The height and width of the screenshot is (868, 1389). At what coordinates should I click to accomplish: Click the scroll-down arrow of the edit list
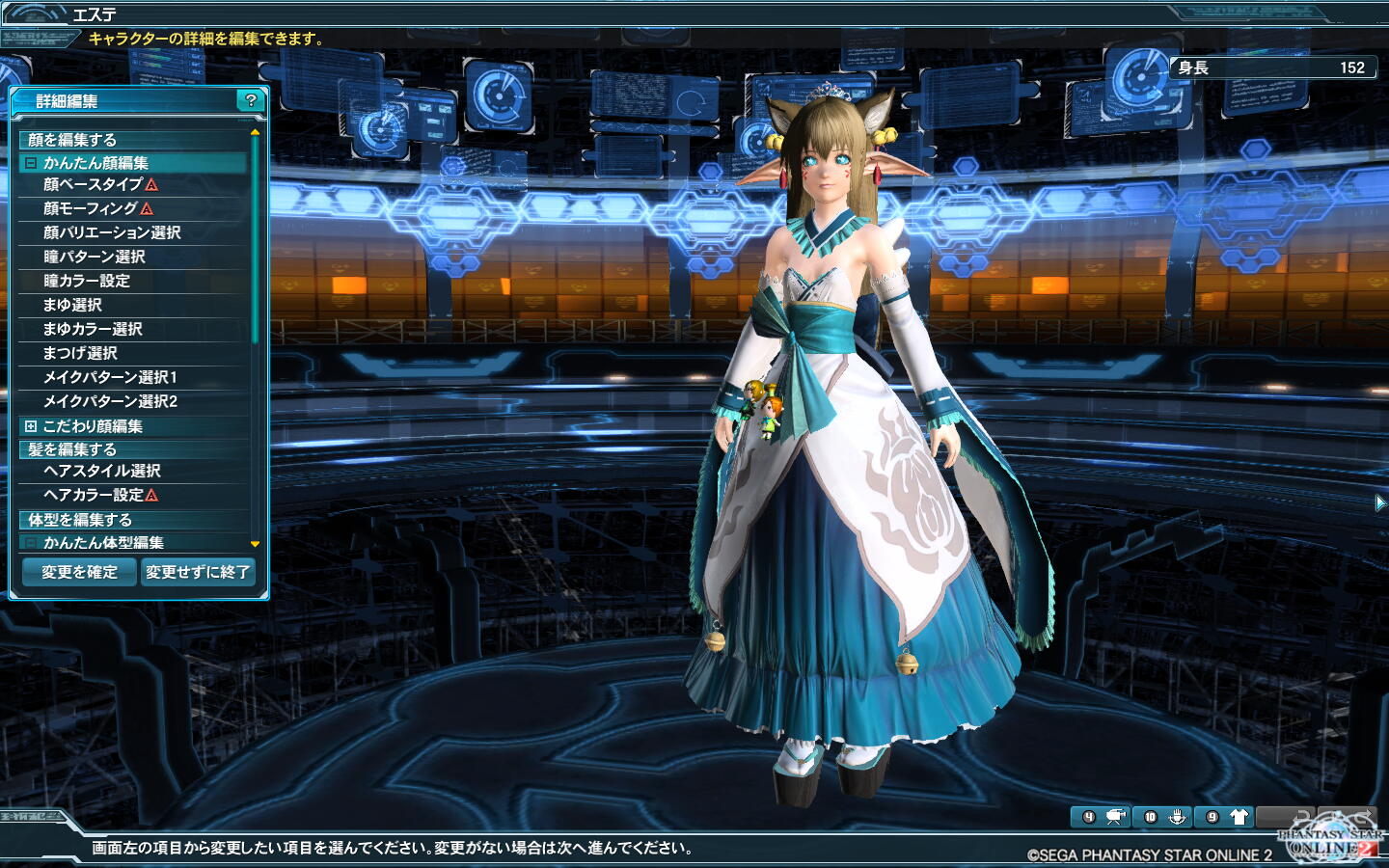pyautogui.click(x=255, y=544)
